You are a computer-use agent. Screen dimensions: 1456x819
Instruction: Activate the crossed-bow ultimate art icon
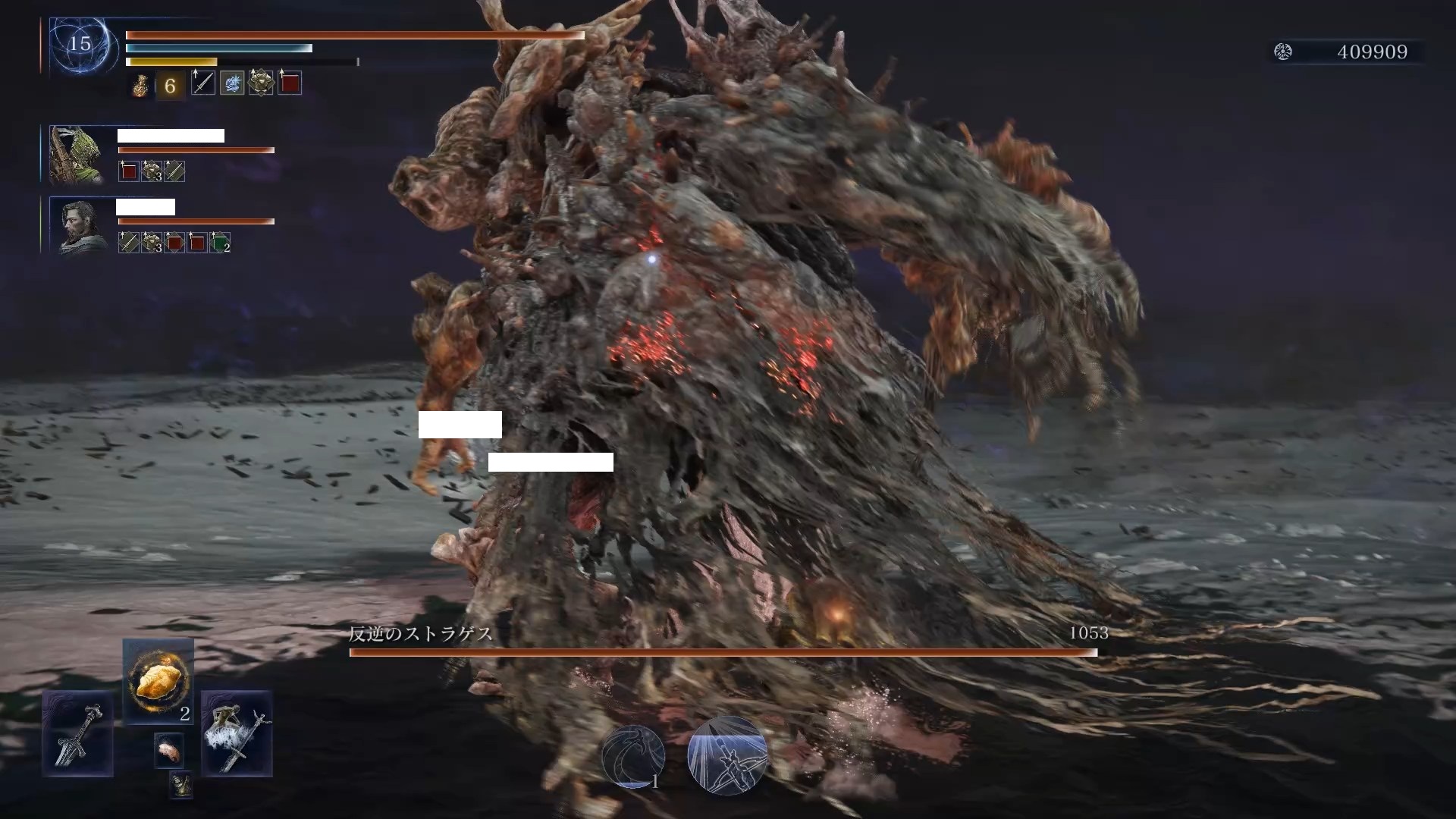pyautogui.click(x=727, y=755)
